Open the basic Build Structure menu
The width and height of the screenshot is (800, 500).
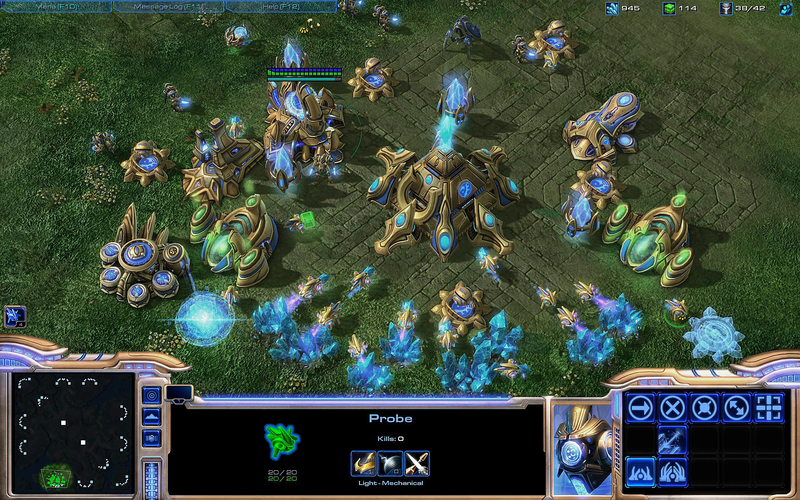(x=641, y=470)
